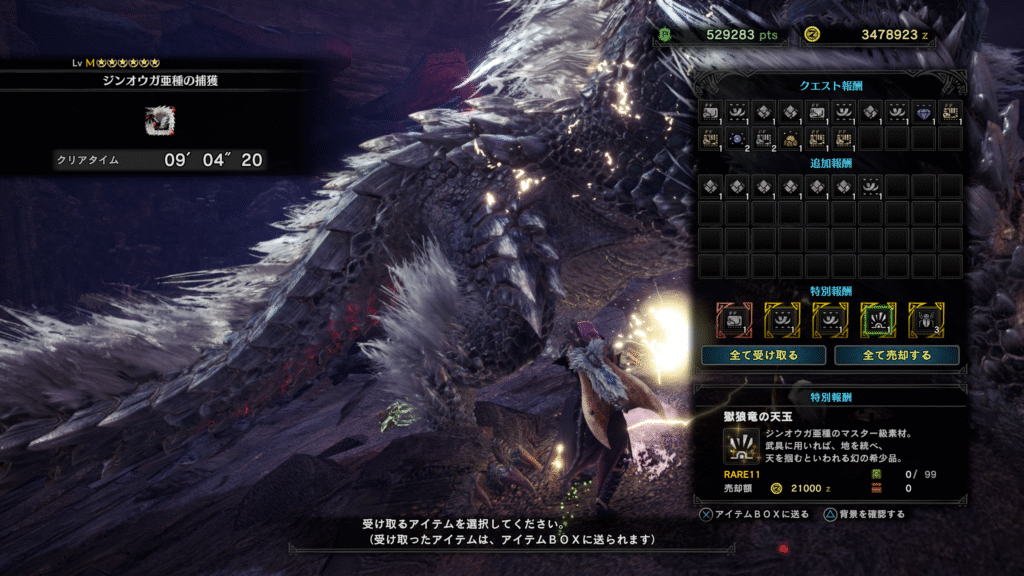Image resolution: width=1024 pixels, height=576 pixels.
Task: Select the golden lump quest reward
Action: (x=791, y=138)
